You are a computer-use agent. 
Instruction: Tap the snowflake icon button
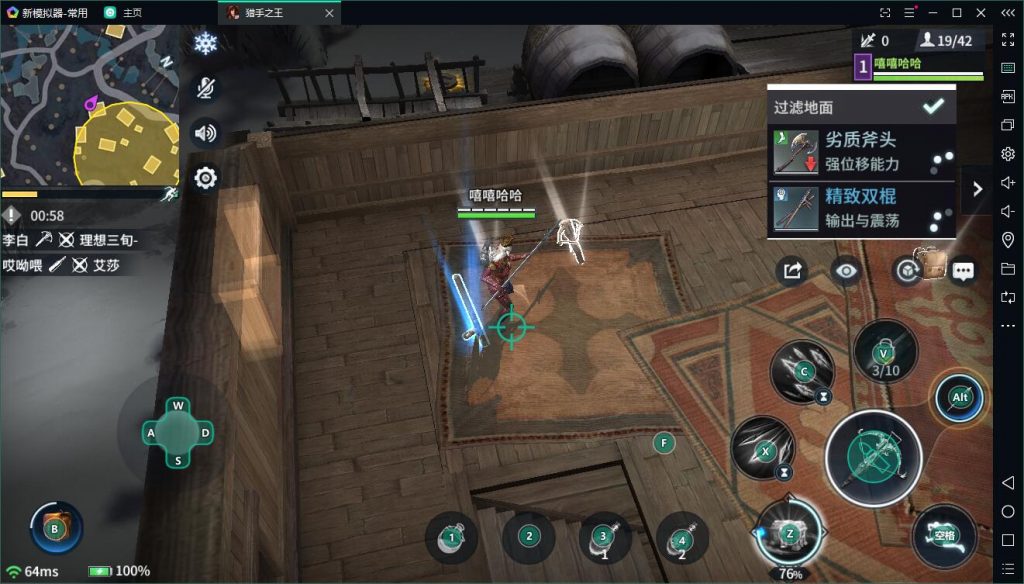coord(205,44)
